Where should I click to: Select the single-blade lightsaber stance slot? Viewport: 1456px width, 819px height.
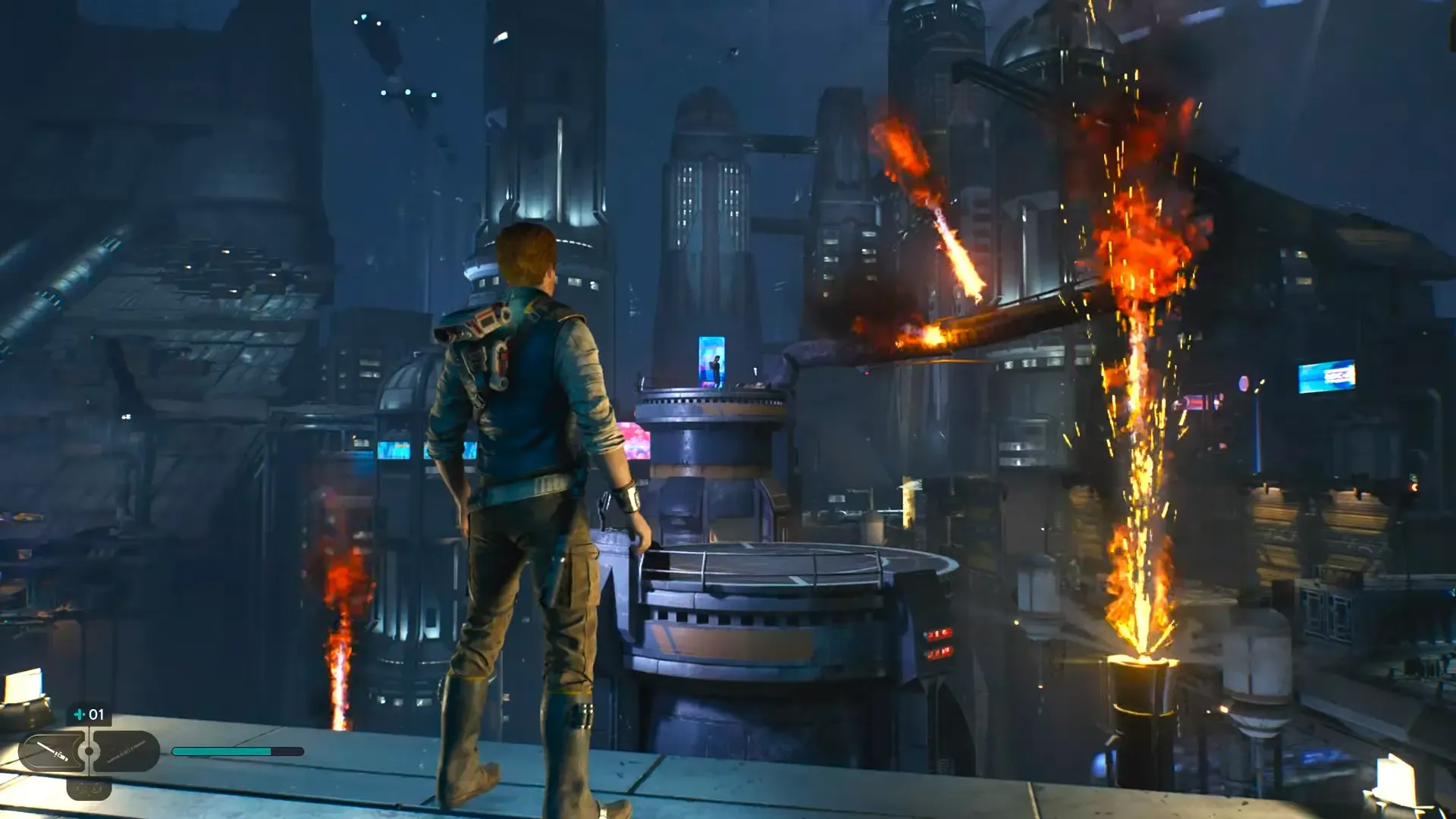[52, 752]
